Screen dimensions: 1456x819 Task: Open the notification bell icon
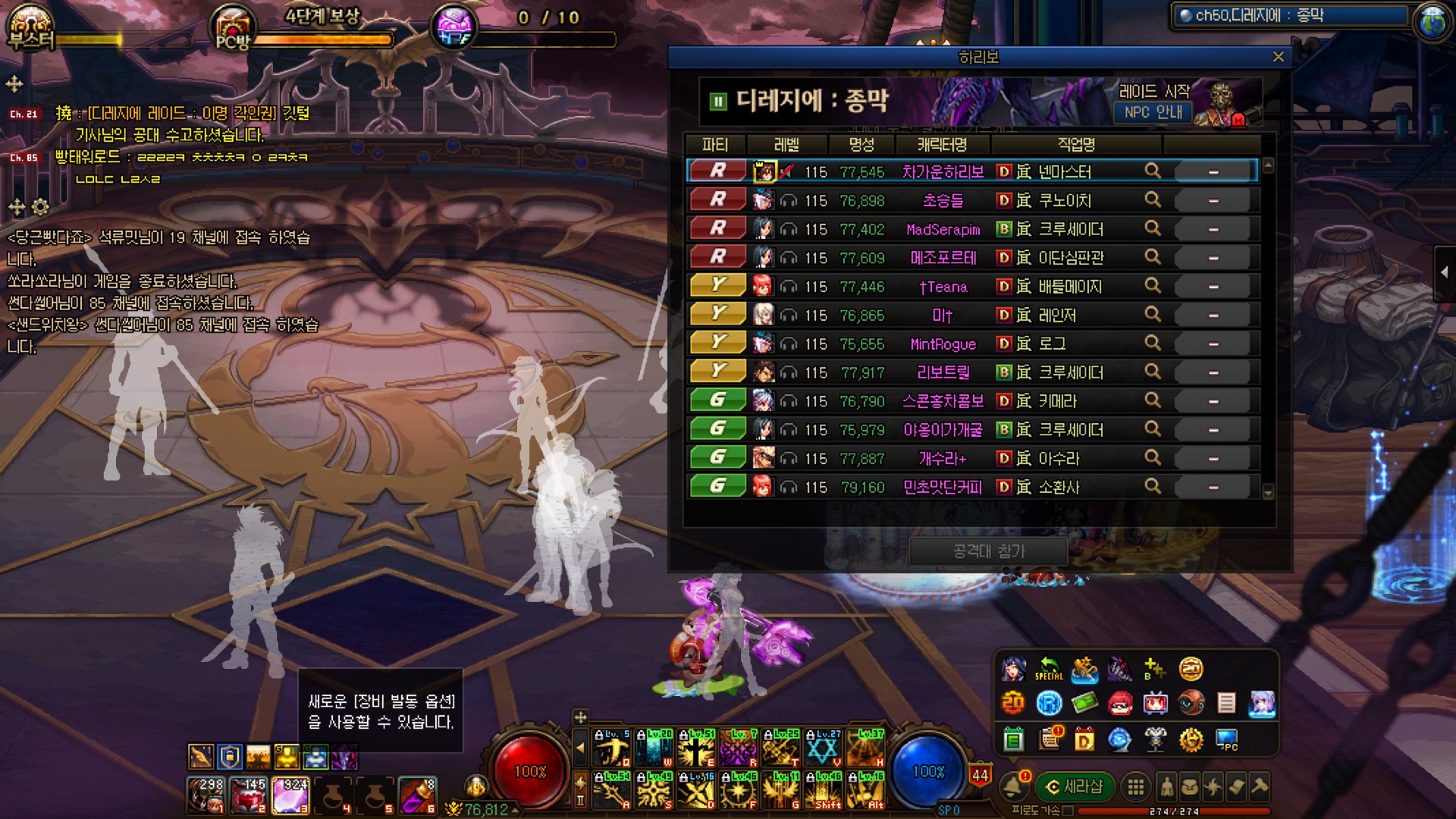1013,787
